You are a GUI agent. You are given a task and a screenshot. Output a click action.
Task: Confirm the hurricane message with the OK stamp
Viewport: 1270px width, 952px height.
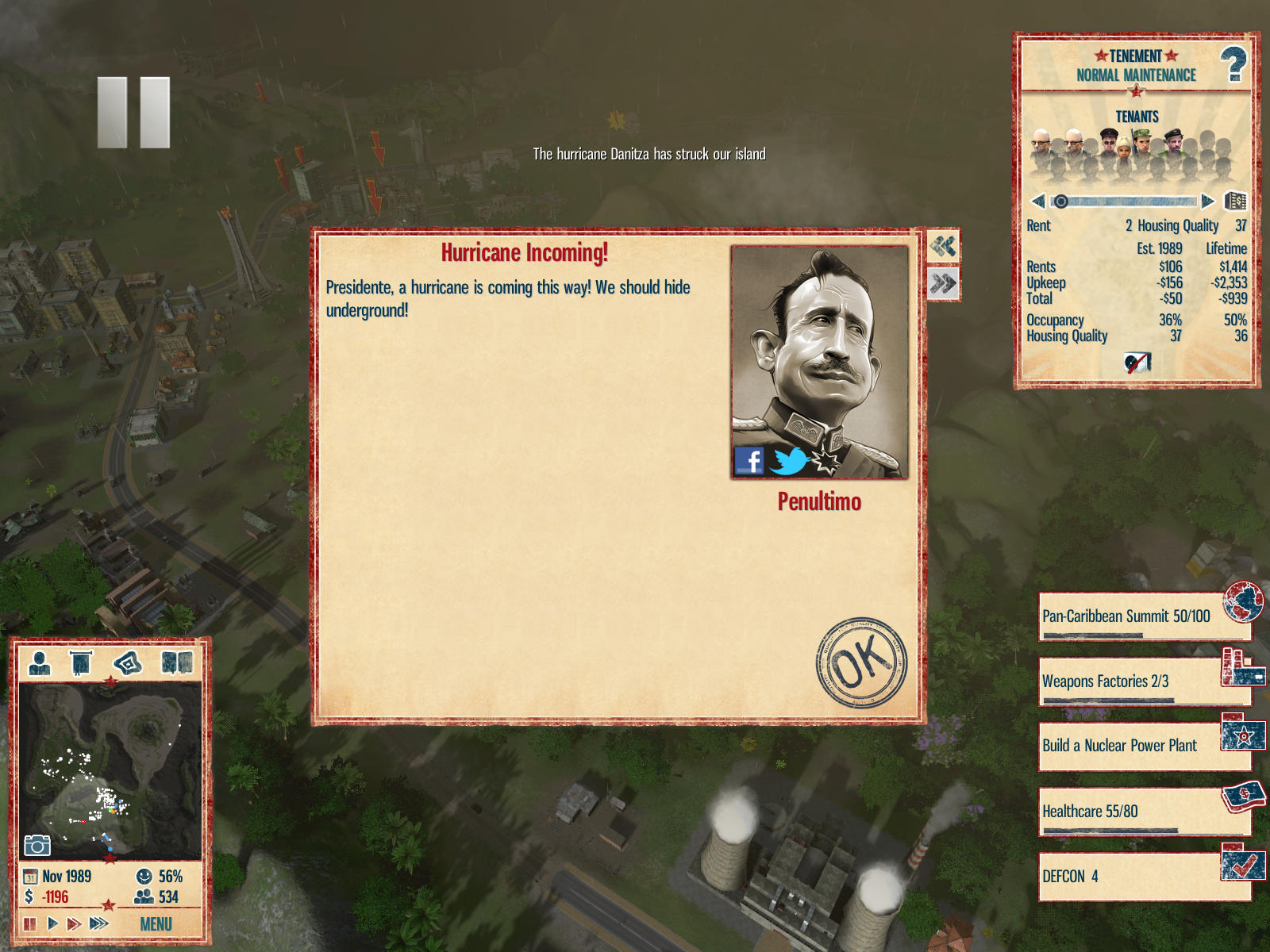coord(861,662)
